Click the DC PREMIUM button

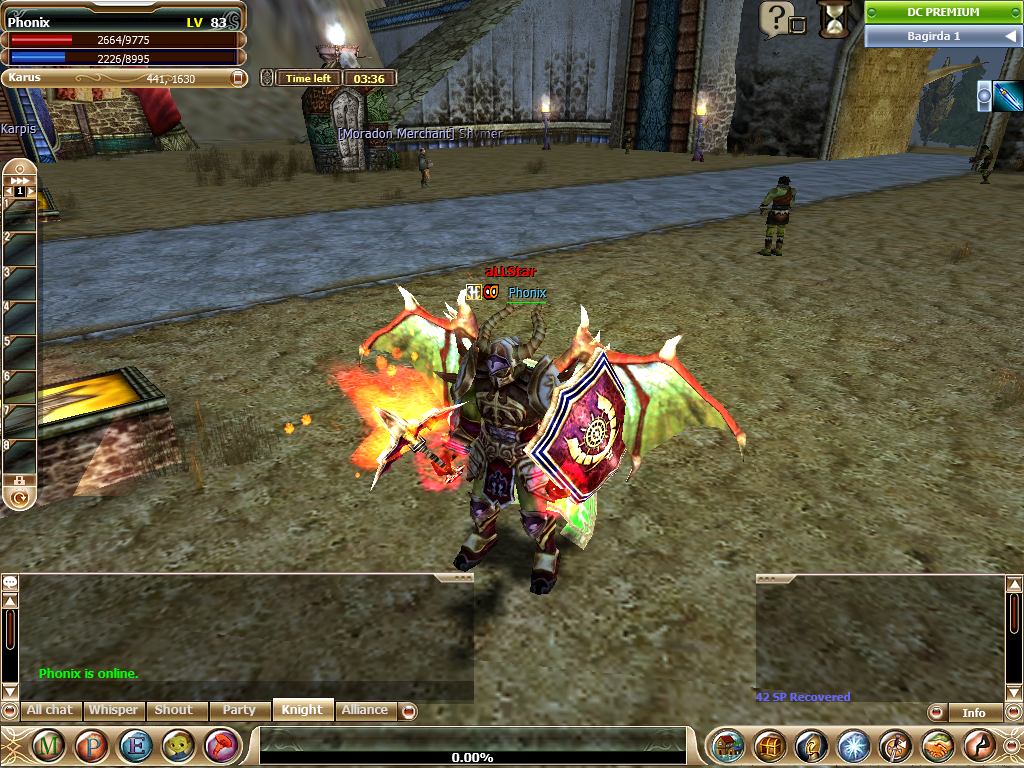(x=943, y=12)
